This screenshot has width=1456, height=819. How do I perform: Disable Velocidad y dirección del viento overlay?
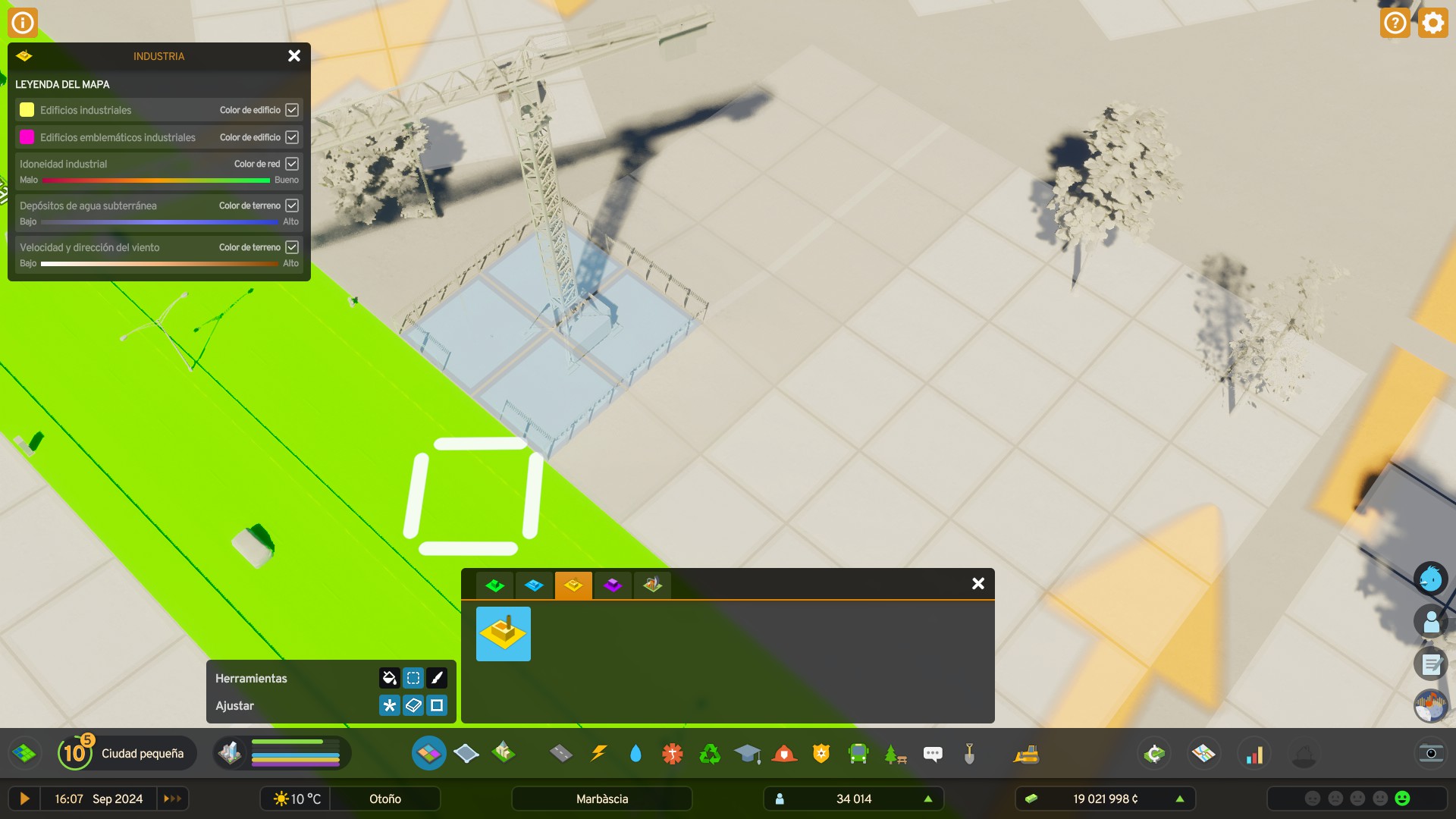(x=293, y=246)
